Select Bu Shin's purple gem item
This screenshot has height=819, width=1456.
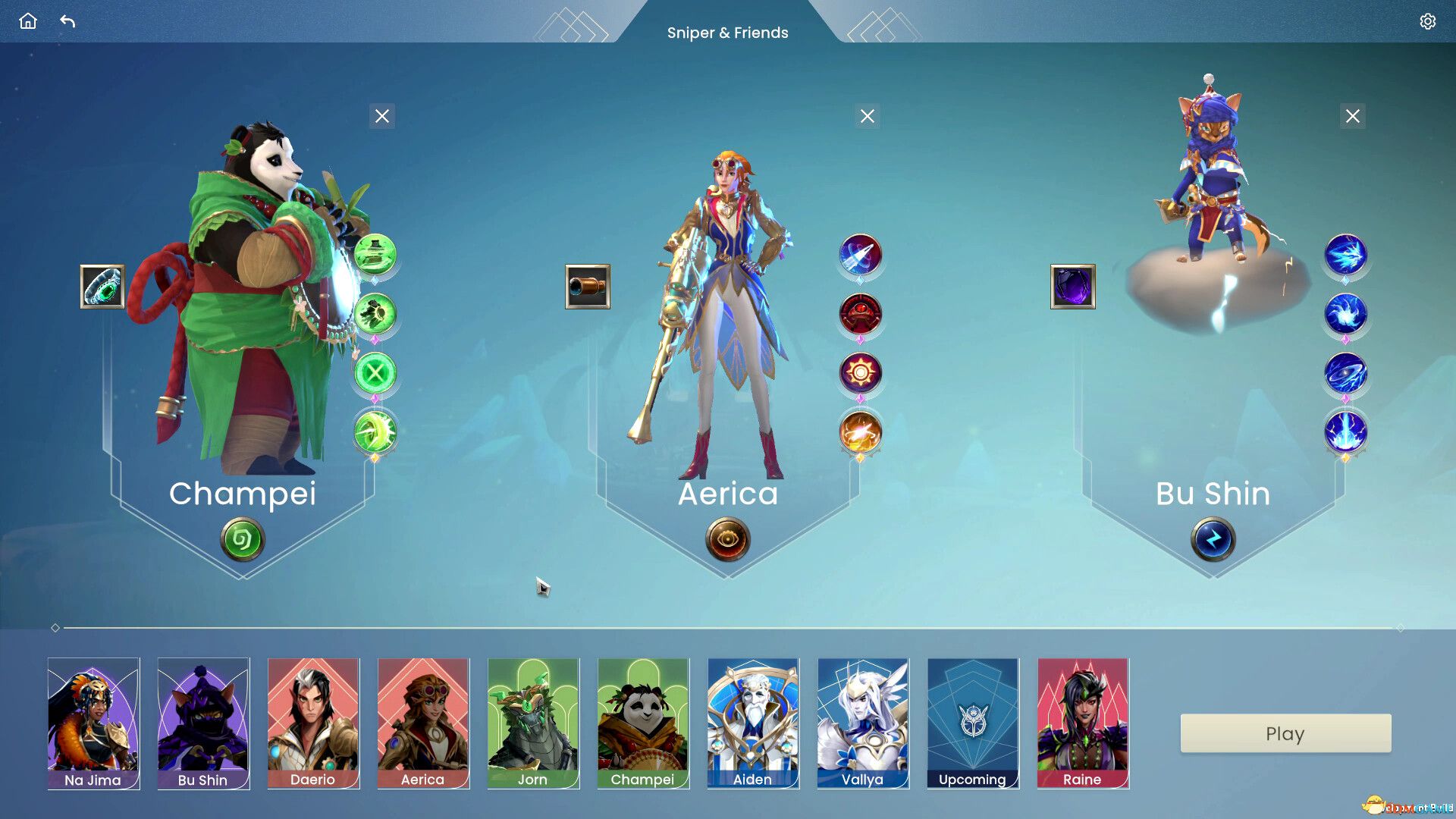point(1073,288)
